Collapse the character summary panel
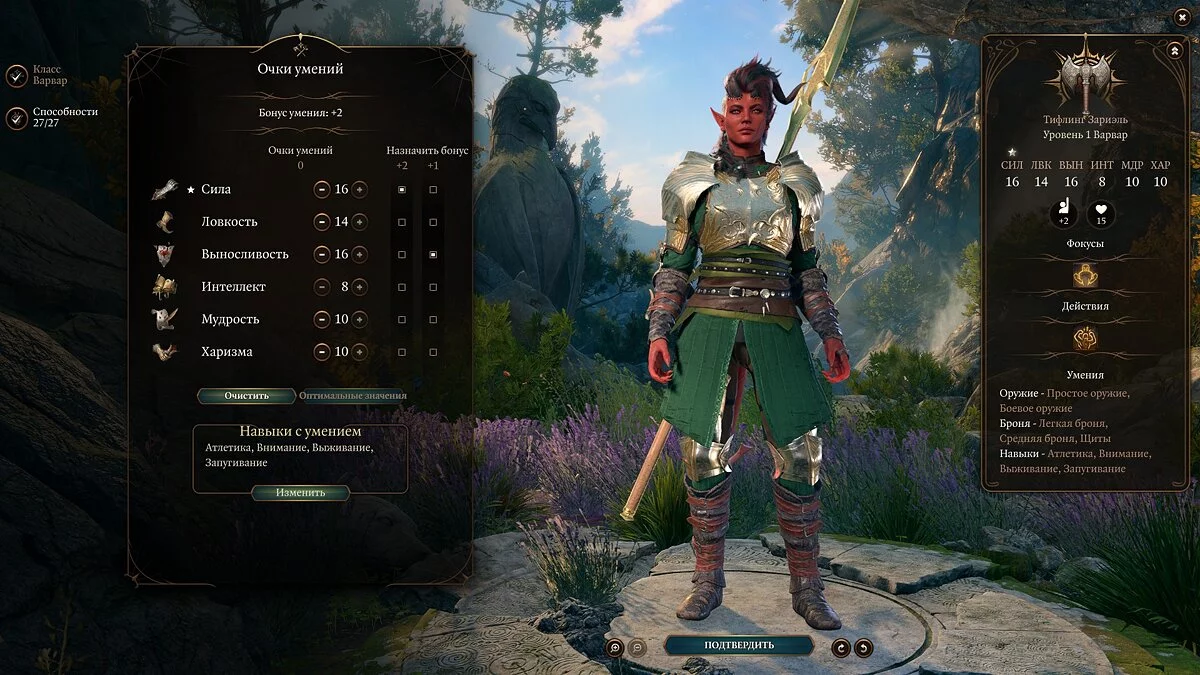This screenshot has height=675, width=1200. (x=1173, y=50)
